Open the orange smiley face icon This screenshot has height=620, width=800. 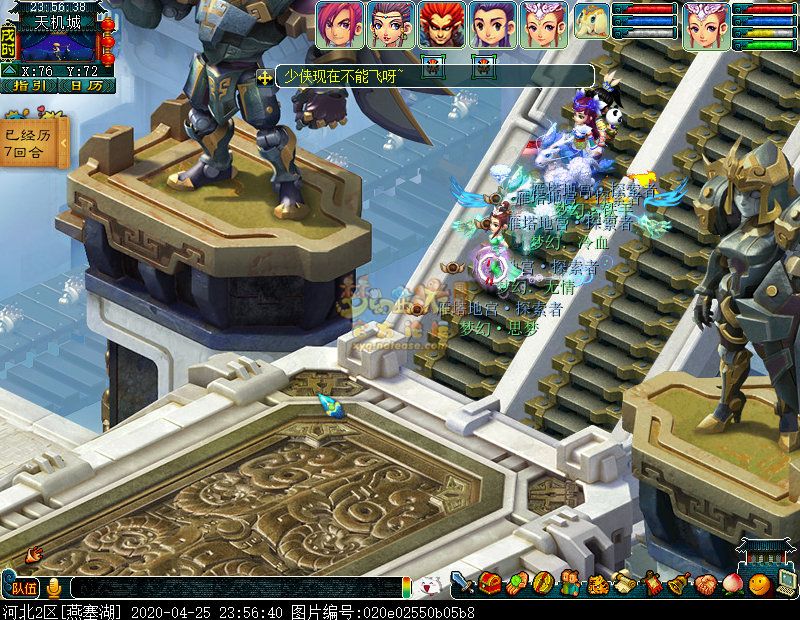pos(760,583)
